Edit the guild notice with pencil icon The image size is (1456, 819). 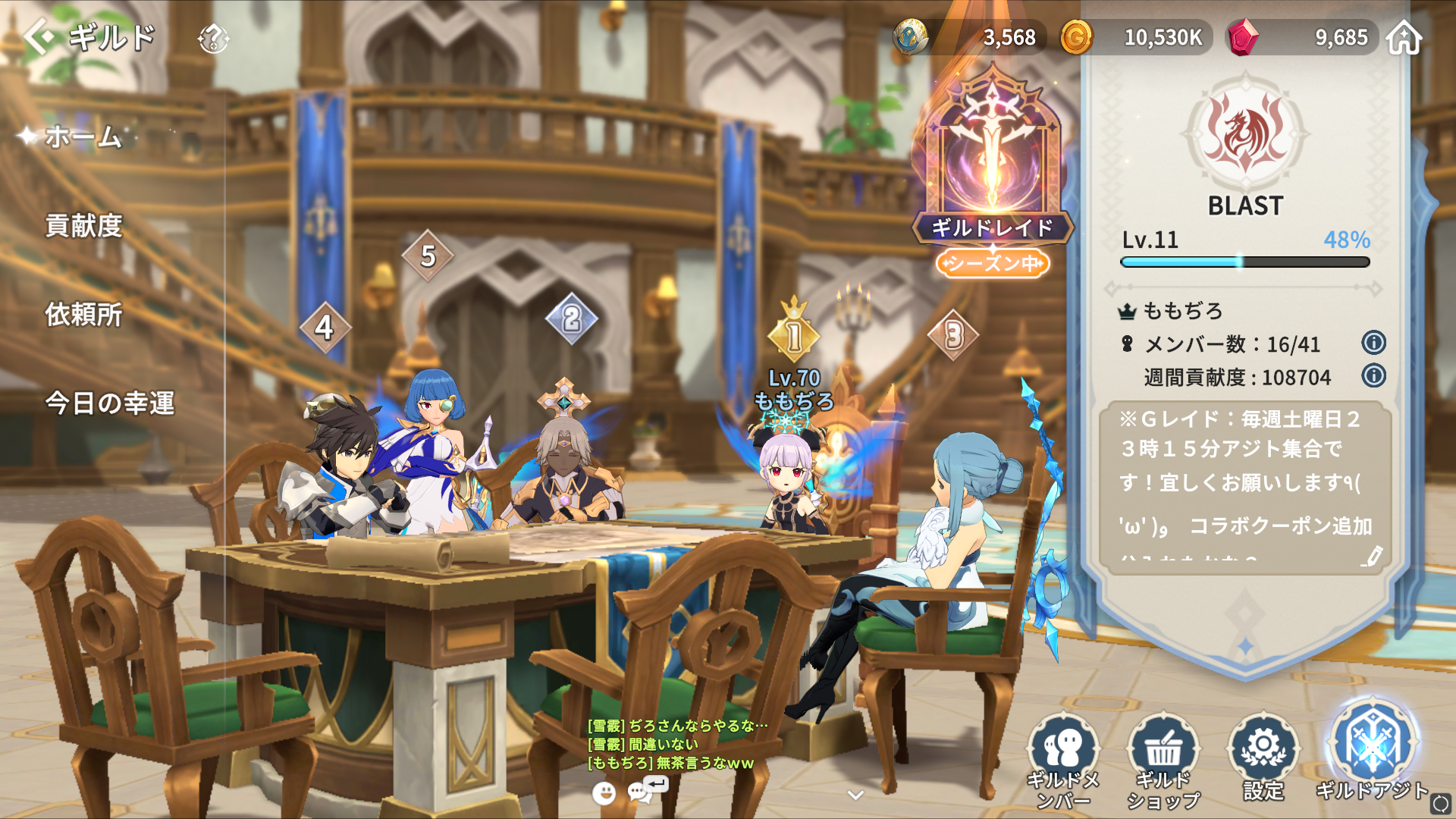tap(1371, 557)
